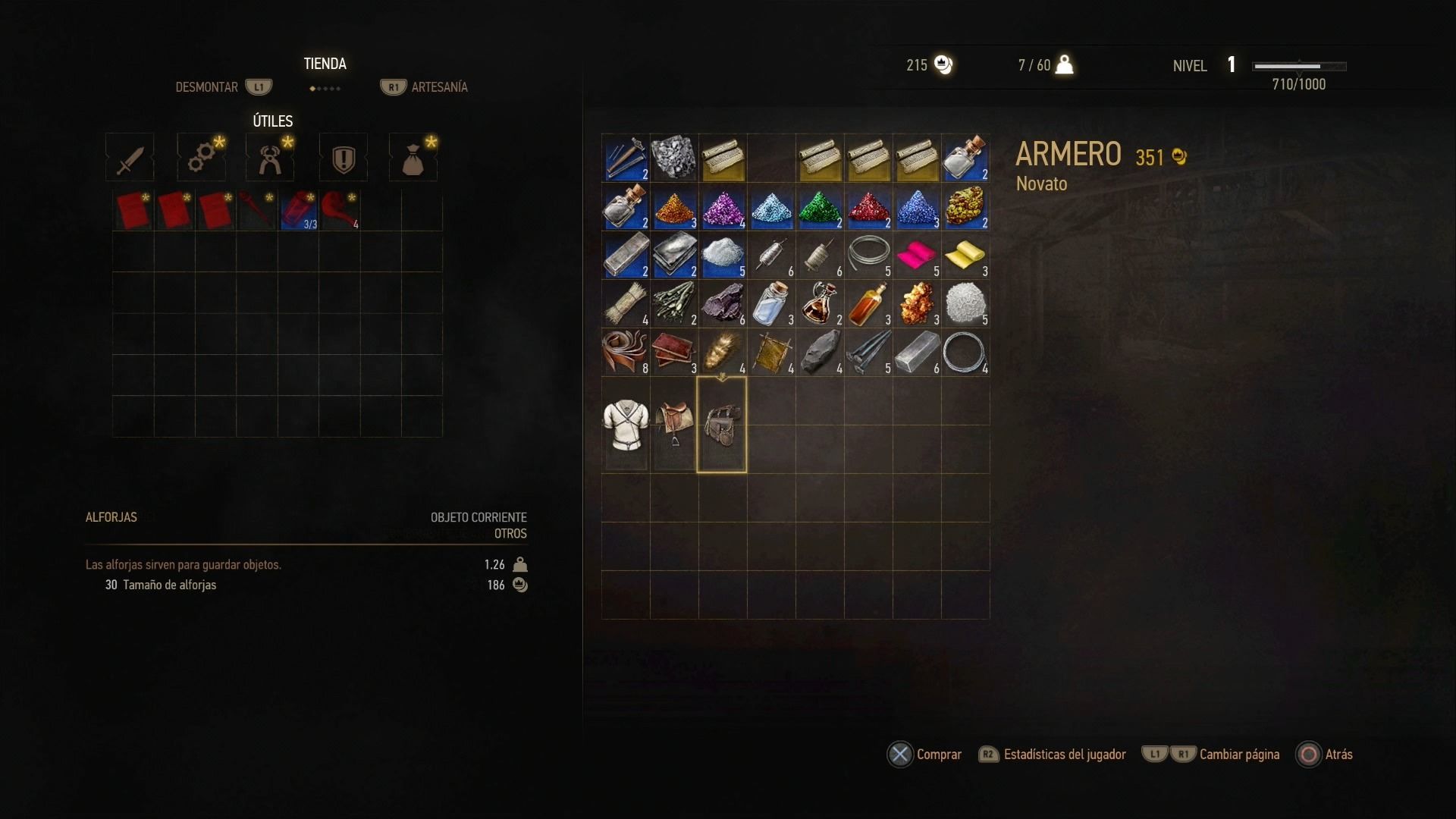Choose the leather straps bundle

(x=626, y=353)
